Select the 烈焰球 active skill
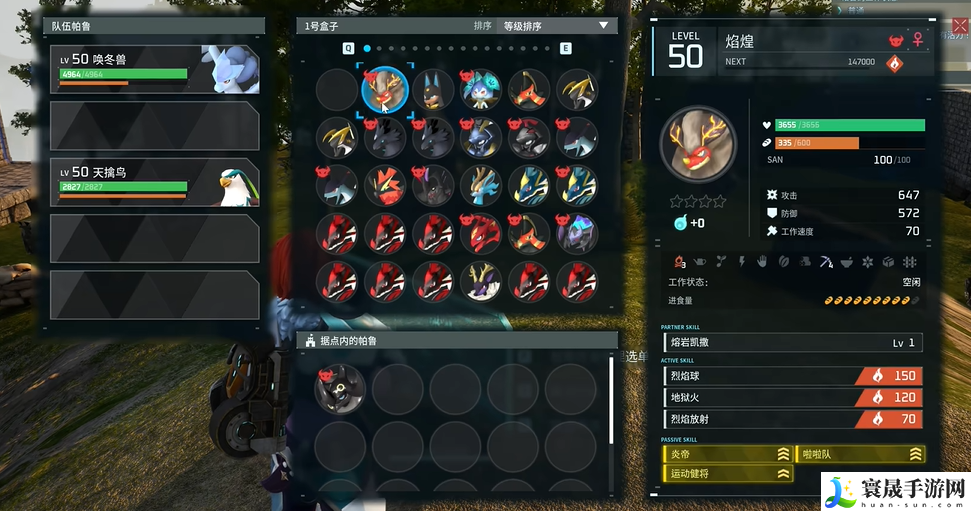This screenshot has height=511, width=971. point(792,376)
